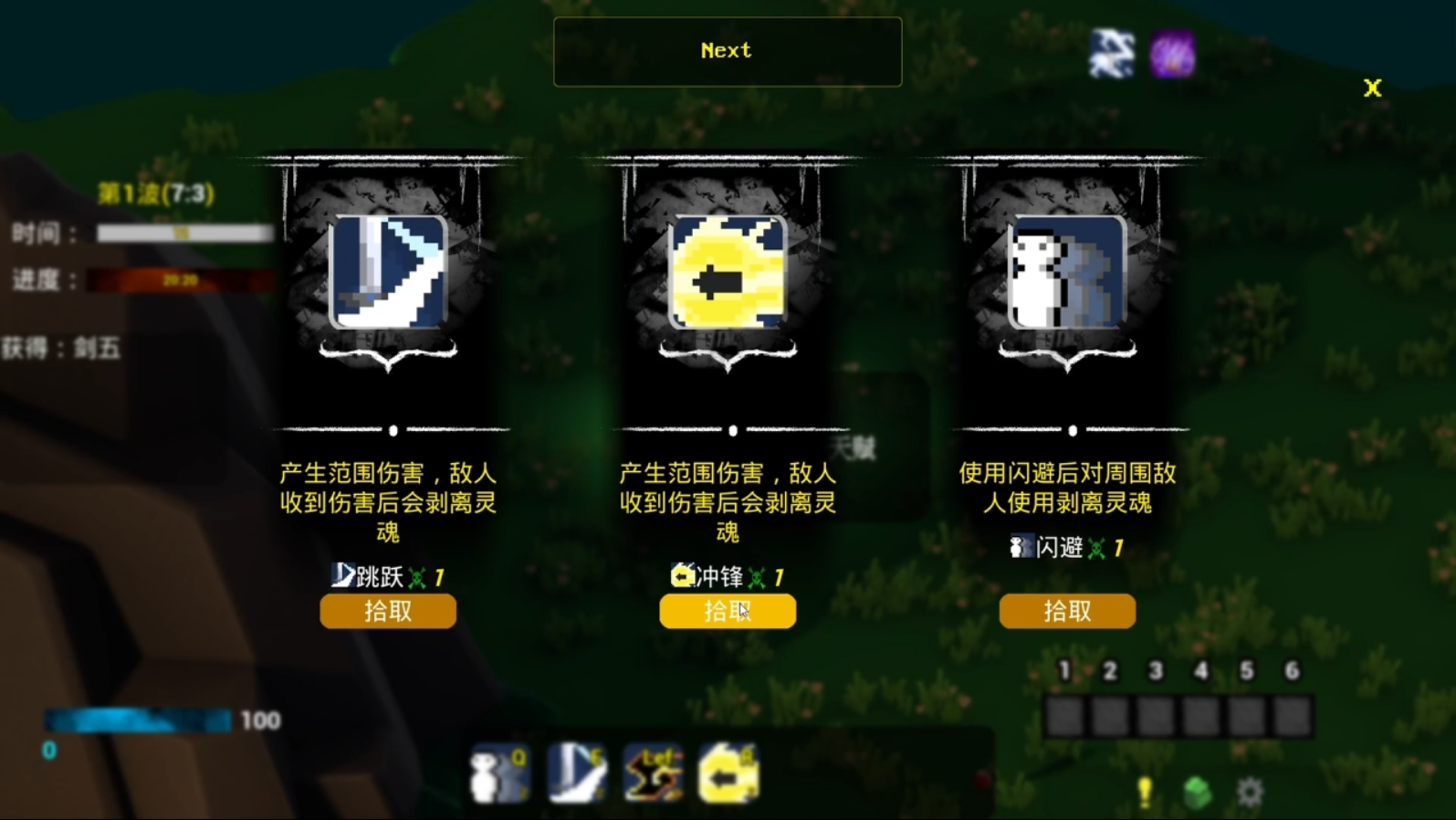Click the yellow X close marker
Viewport: 1456px width, 820px height.
[1372, 89]
